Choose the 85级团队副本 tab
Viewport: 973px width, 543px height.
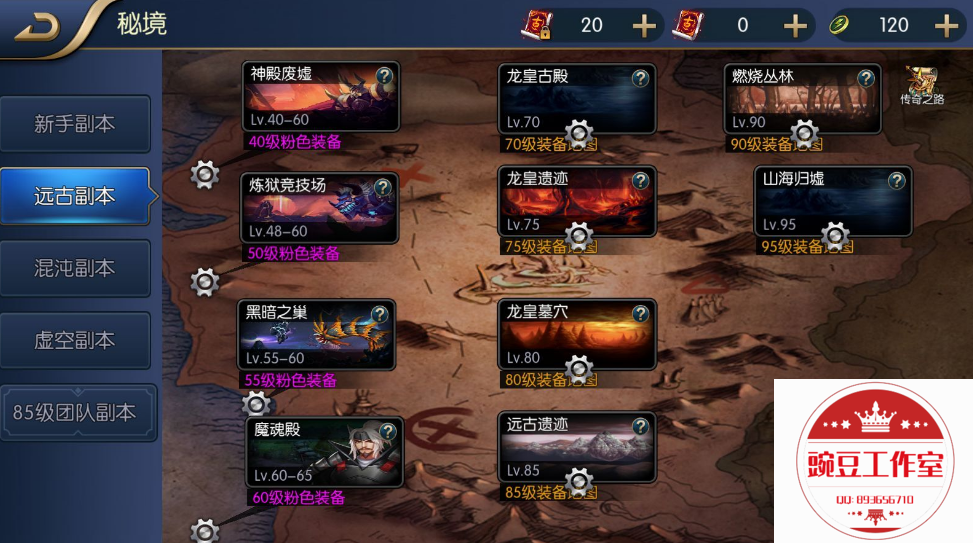coord(75,412)
